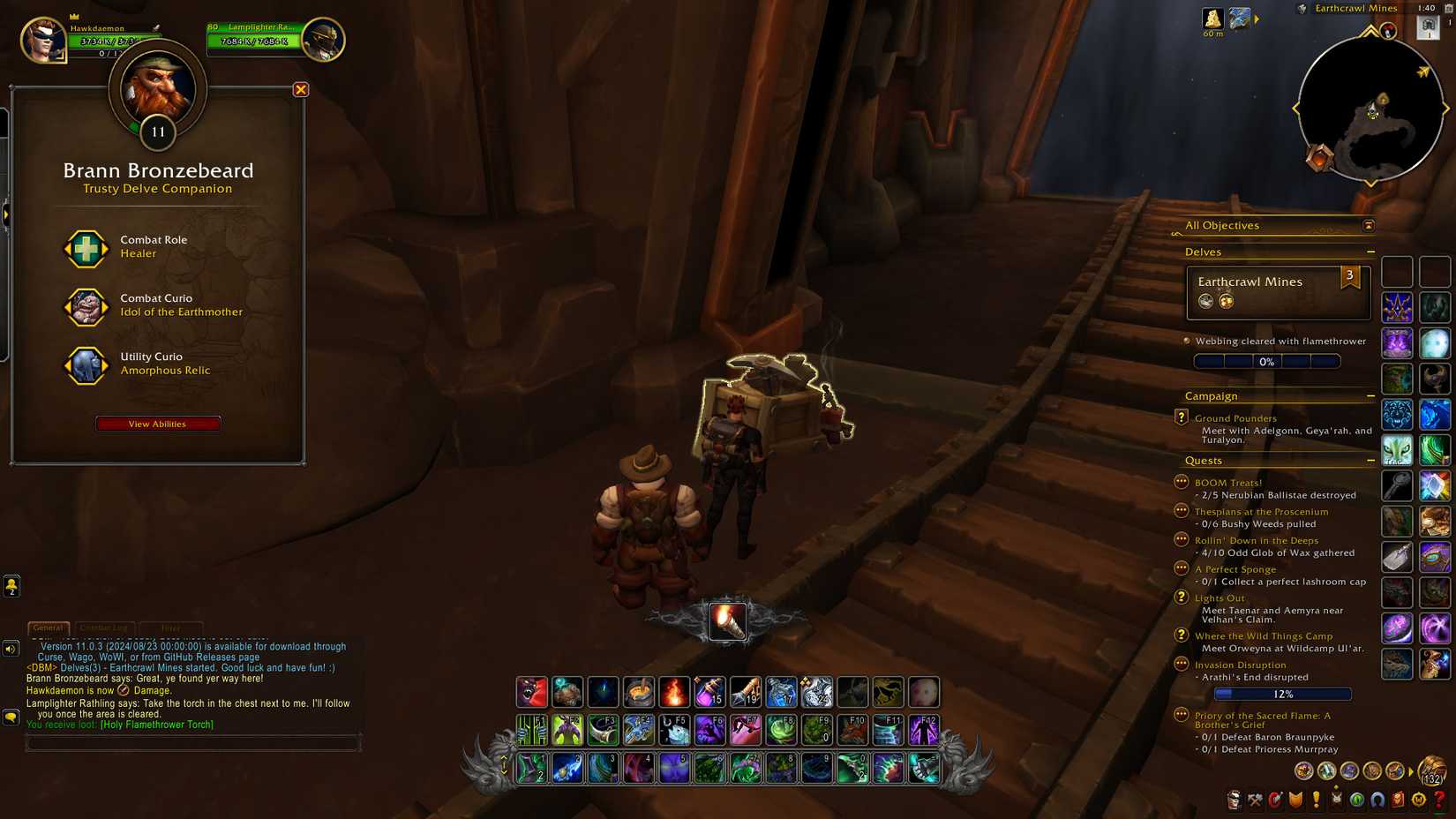Viewport: 1456px width, 819px height.
Task: Toggle tracking on the Ground Pounders quest
Action: point(1181,417)
